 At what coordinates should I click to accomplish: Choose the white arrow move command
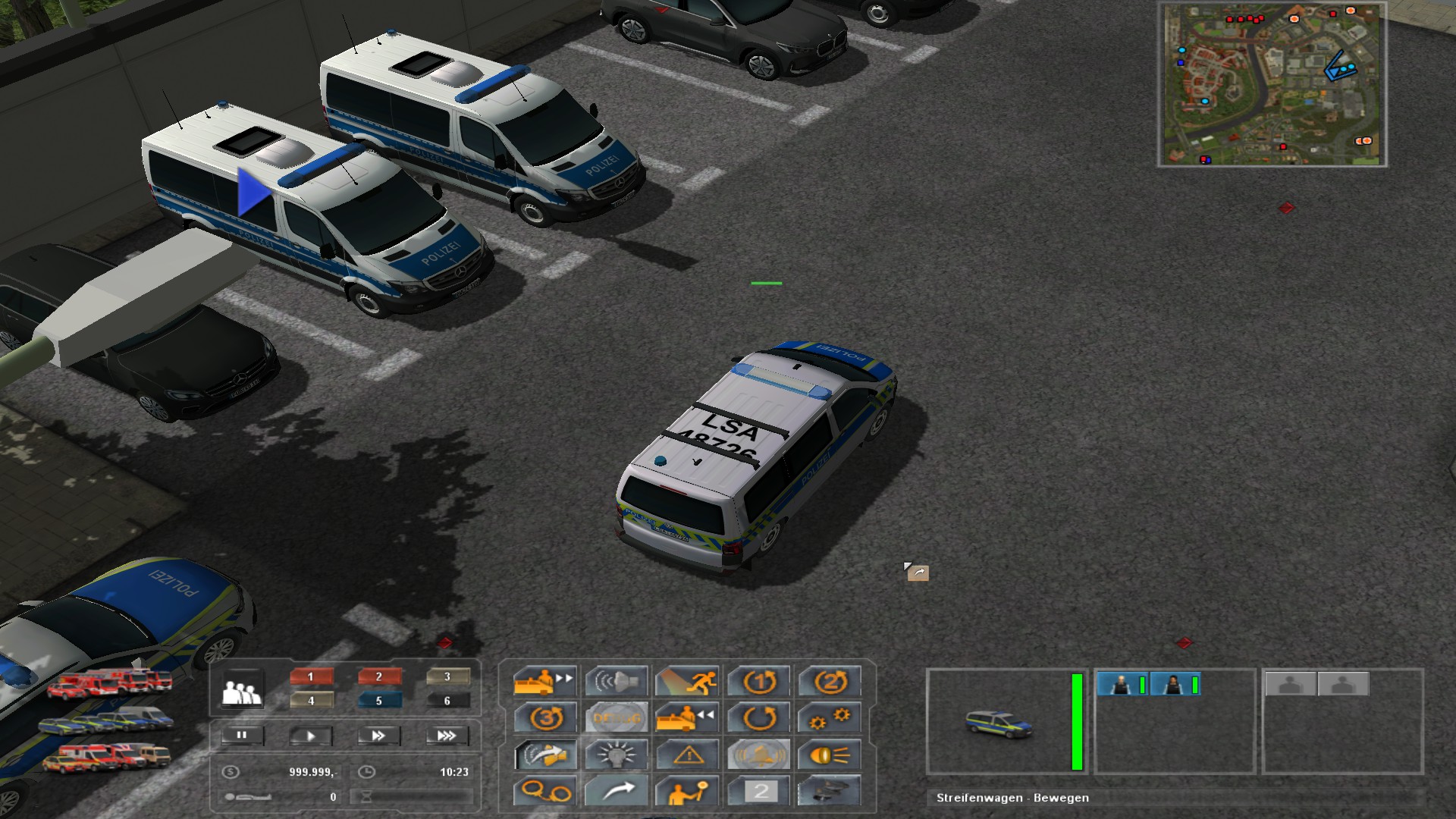[x=616, y=792]
